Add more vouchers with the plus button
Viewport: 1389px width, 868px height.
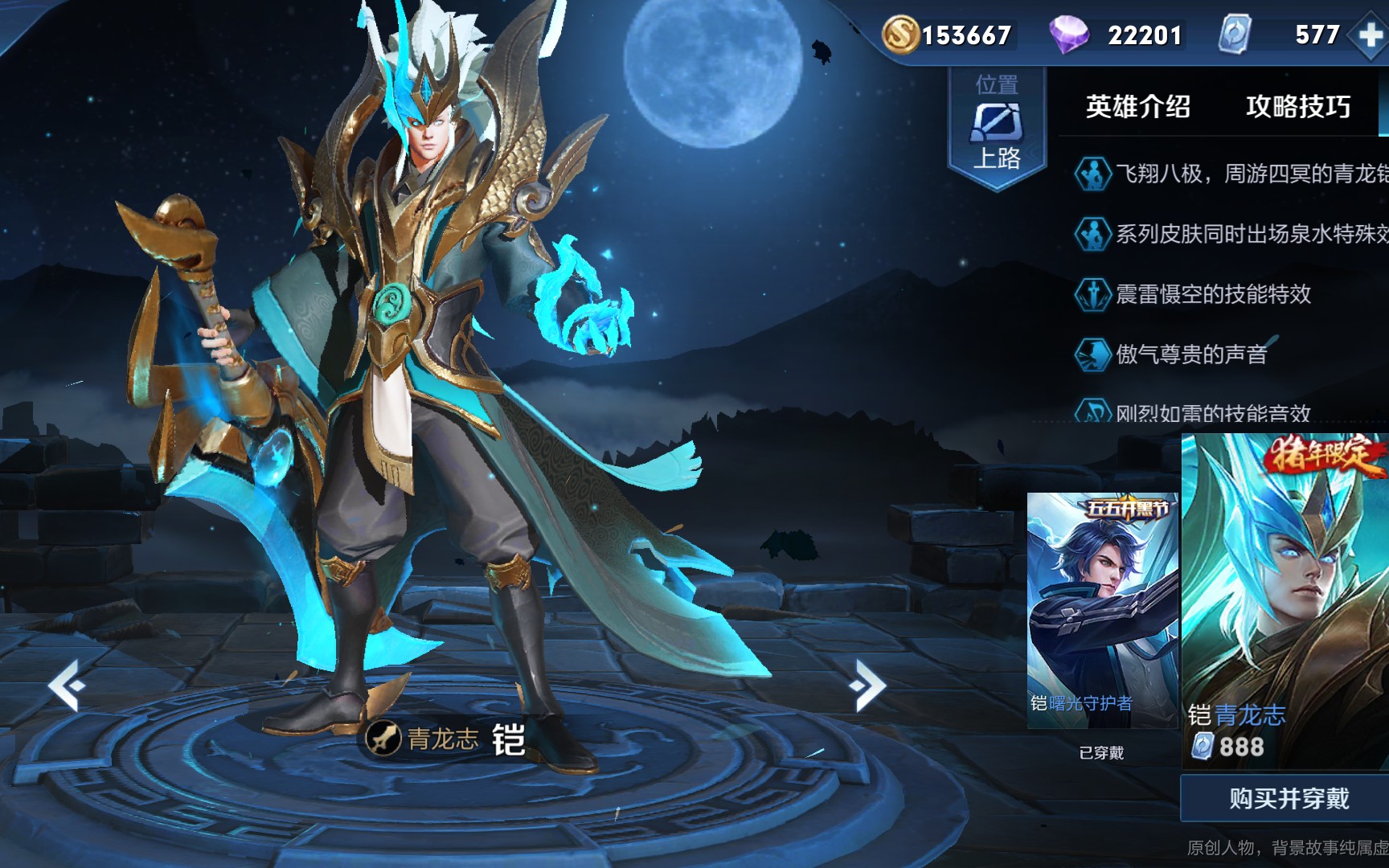[1370, 35]
